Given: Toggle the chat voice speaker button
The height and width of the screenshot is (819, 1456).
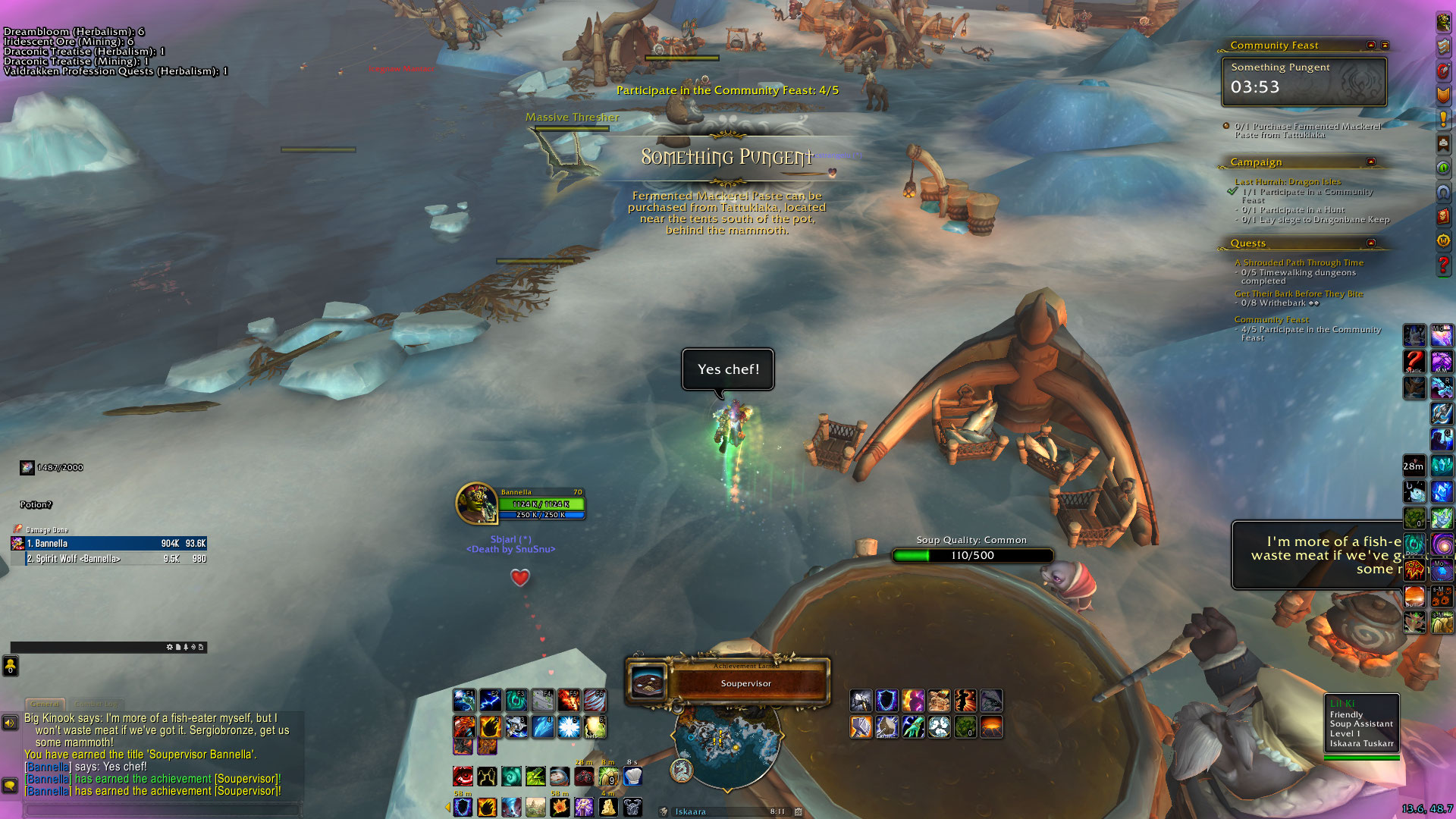Looking at the screenshot, I should 10,723.
